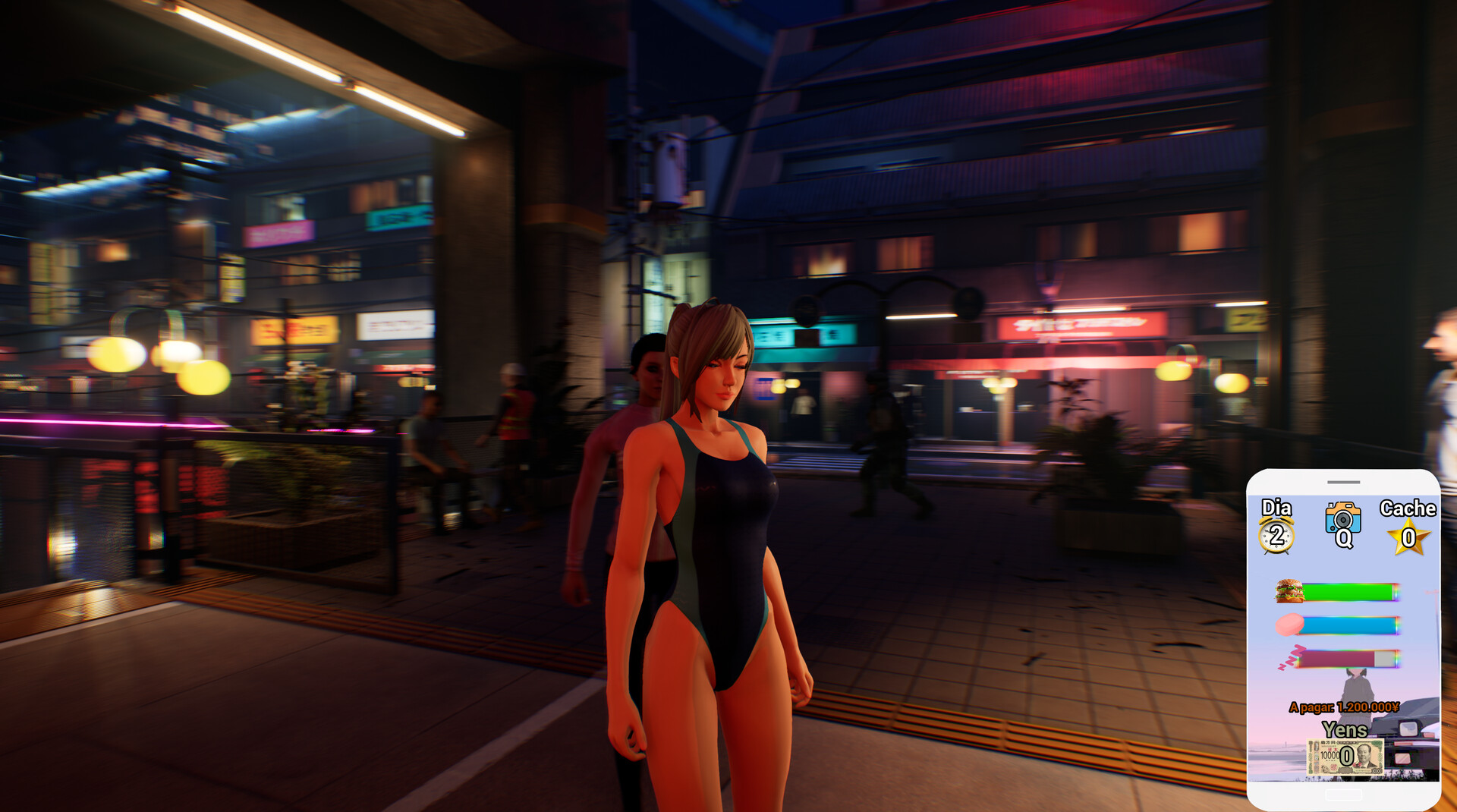Select the pink pill icon on the phone
Image resolution: width=1457 pixels, height=812 pixels.
(1289, 624)
